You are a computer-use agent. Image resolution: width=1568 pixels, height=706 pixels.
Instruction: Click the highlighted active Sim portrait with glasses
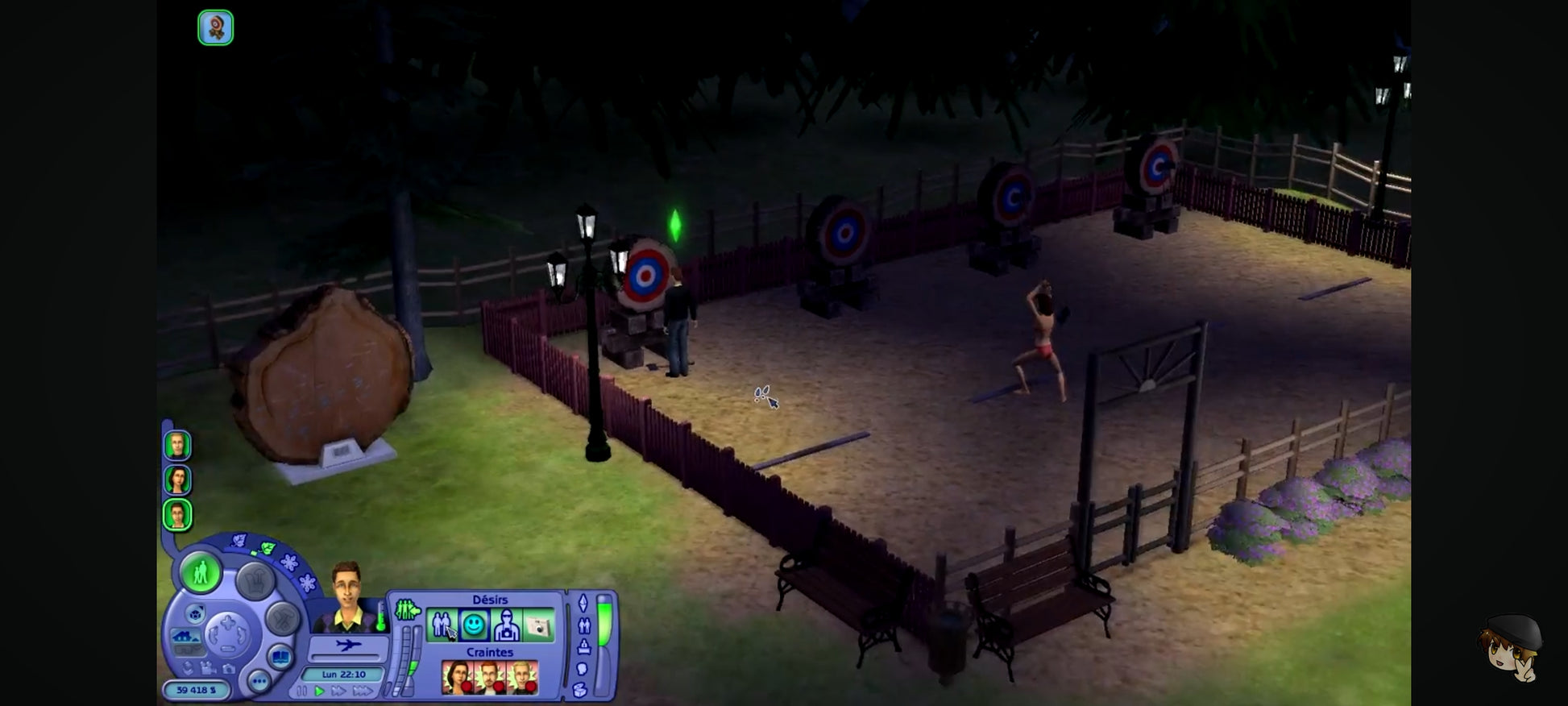tap(177, 515)
